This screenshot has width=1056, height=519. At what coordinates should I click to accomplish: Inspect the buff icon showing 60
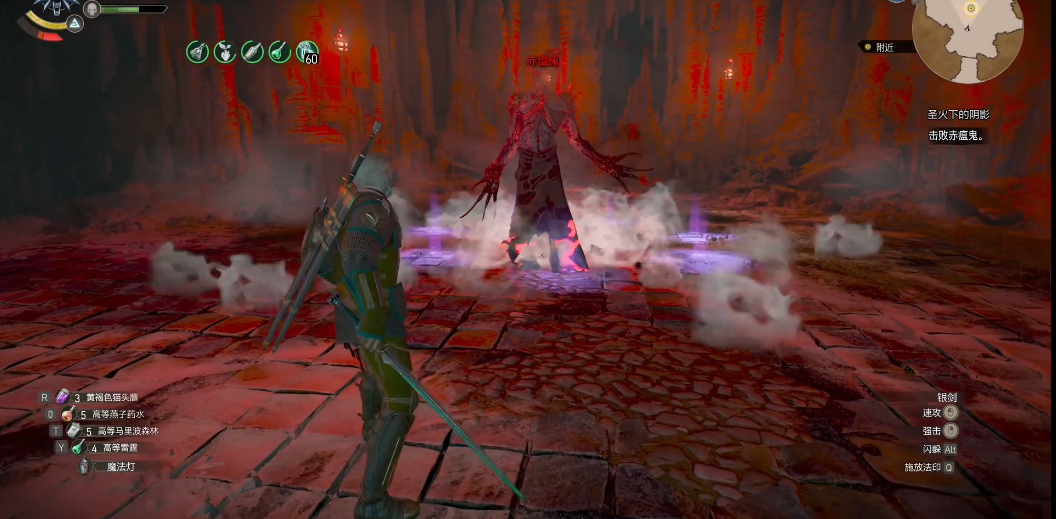coord(307,51)
